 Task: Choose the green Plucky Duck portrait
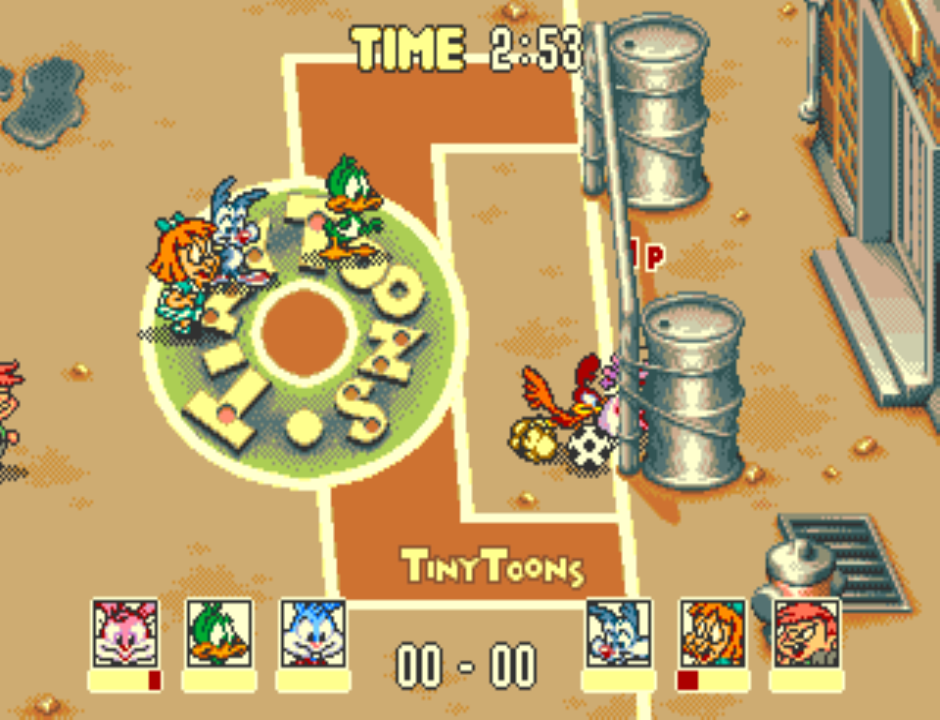219,633
